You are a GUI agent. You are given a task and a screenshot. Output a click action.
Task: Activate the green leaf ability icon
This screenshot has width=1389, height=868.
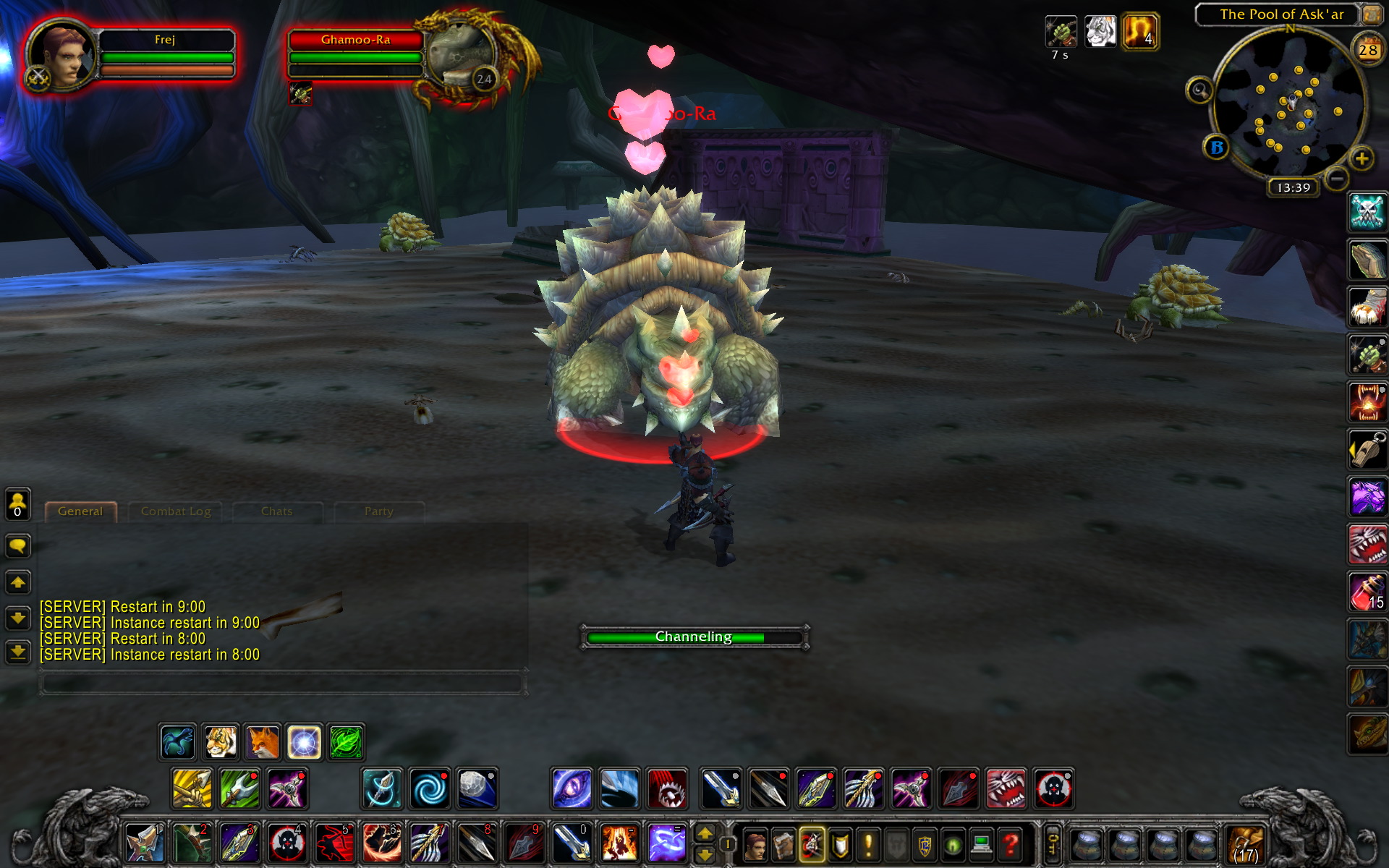point(347,742)
